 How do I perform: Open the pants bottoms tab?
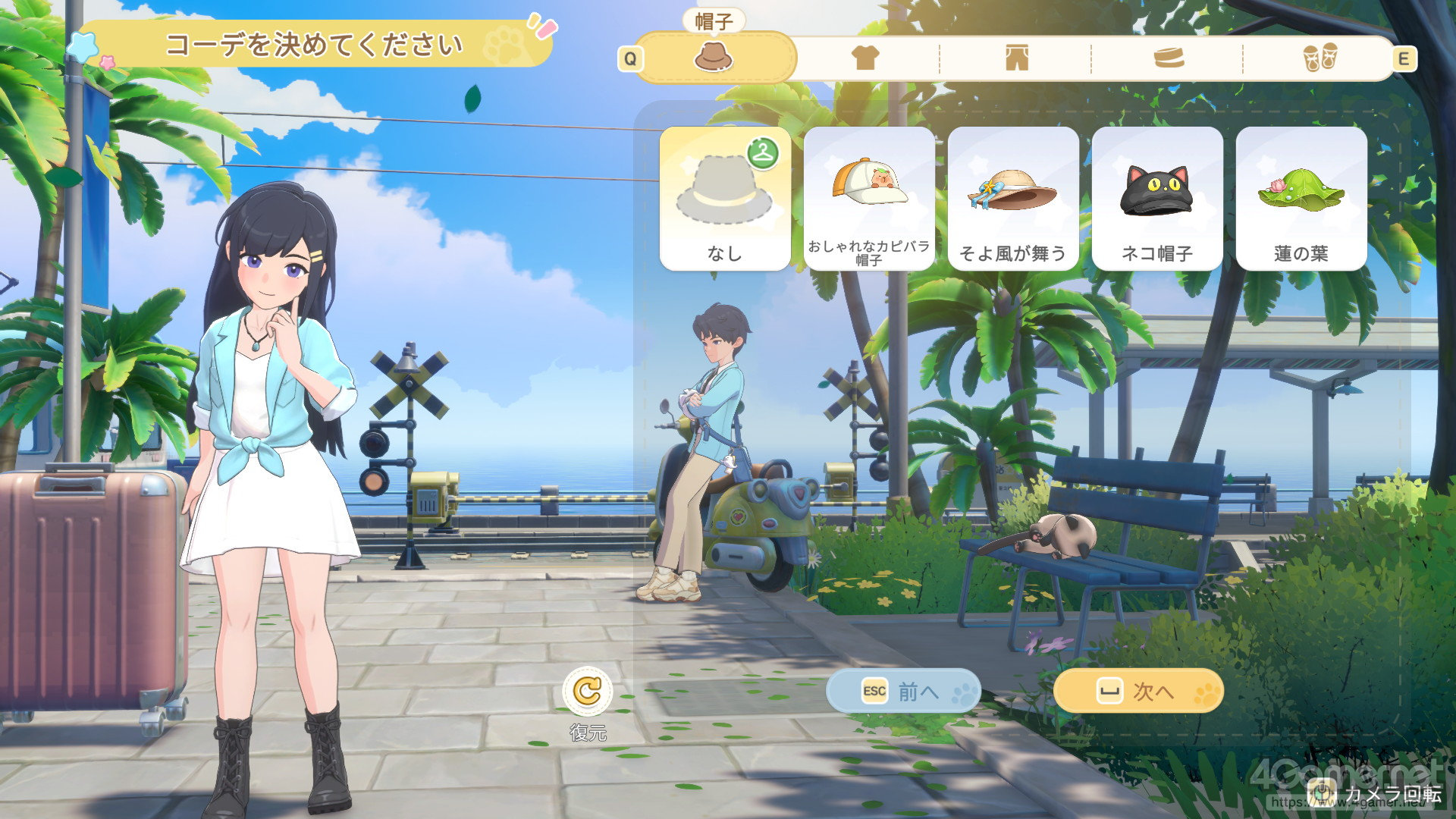1016,58
